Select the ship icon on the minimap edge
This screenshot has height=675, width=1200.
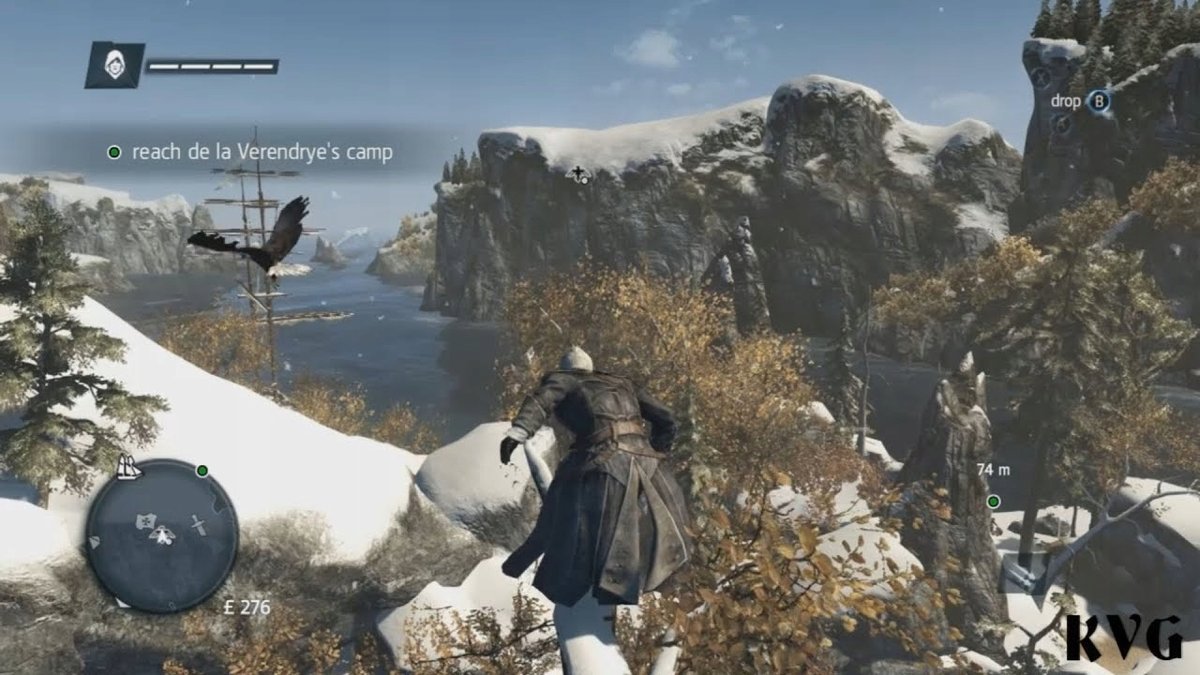(x=128, y=466)
